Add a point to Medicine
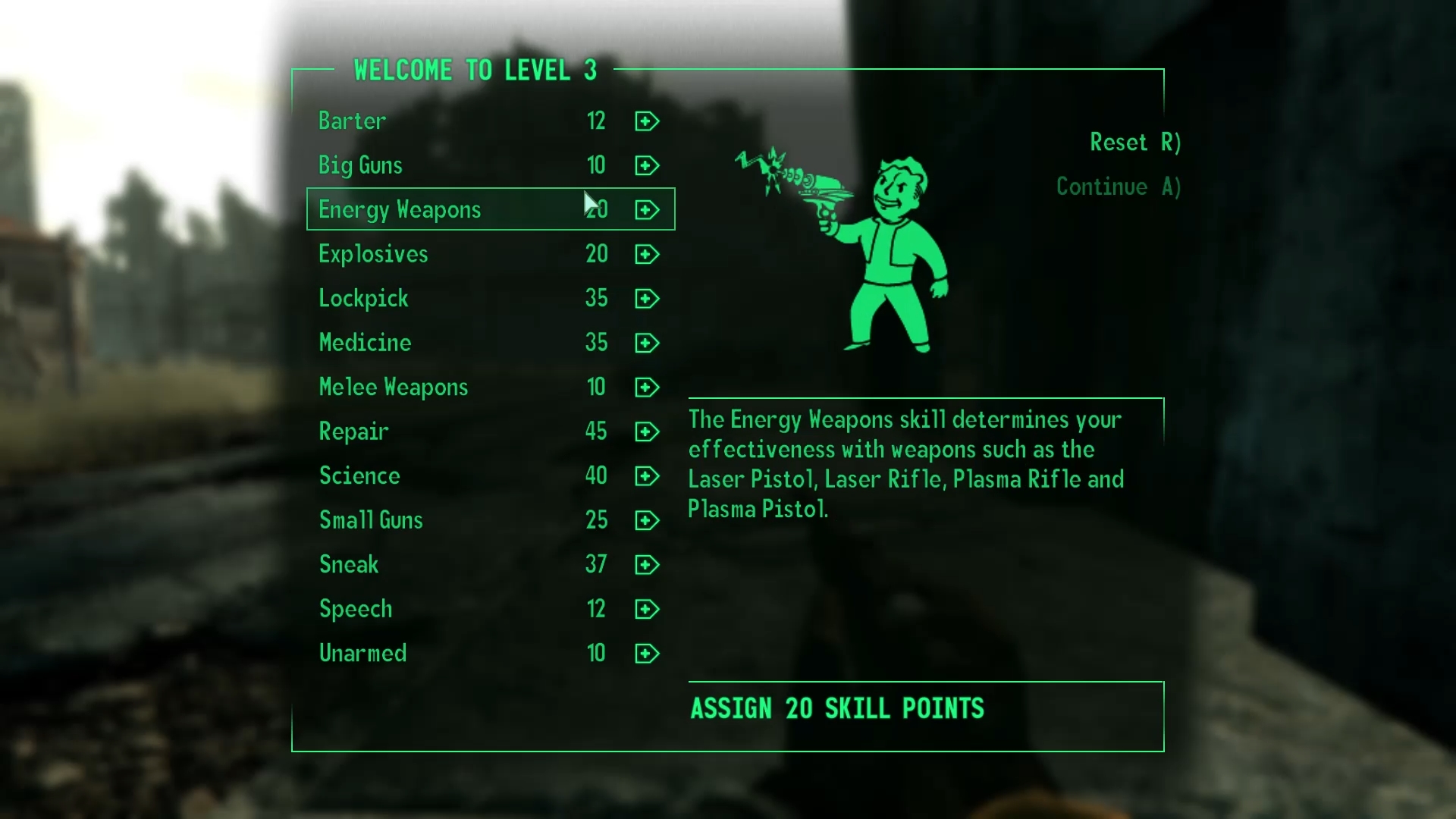The image size is (1456, 819). point(647,343)
